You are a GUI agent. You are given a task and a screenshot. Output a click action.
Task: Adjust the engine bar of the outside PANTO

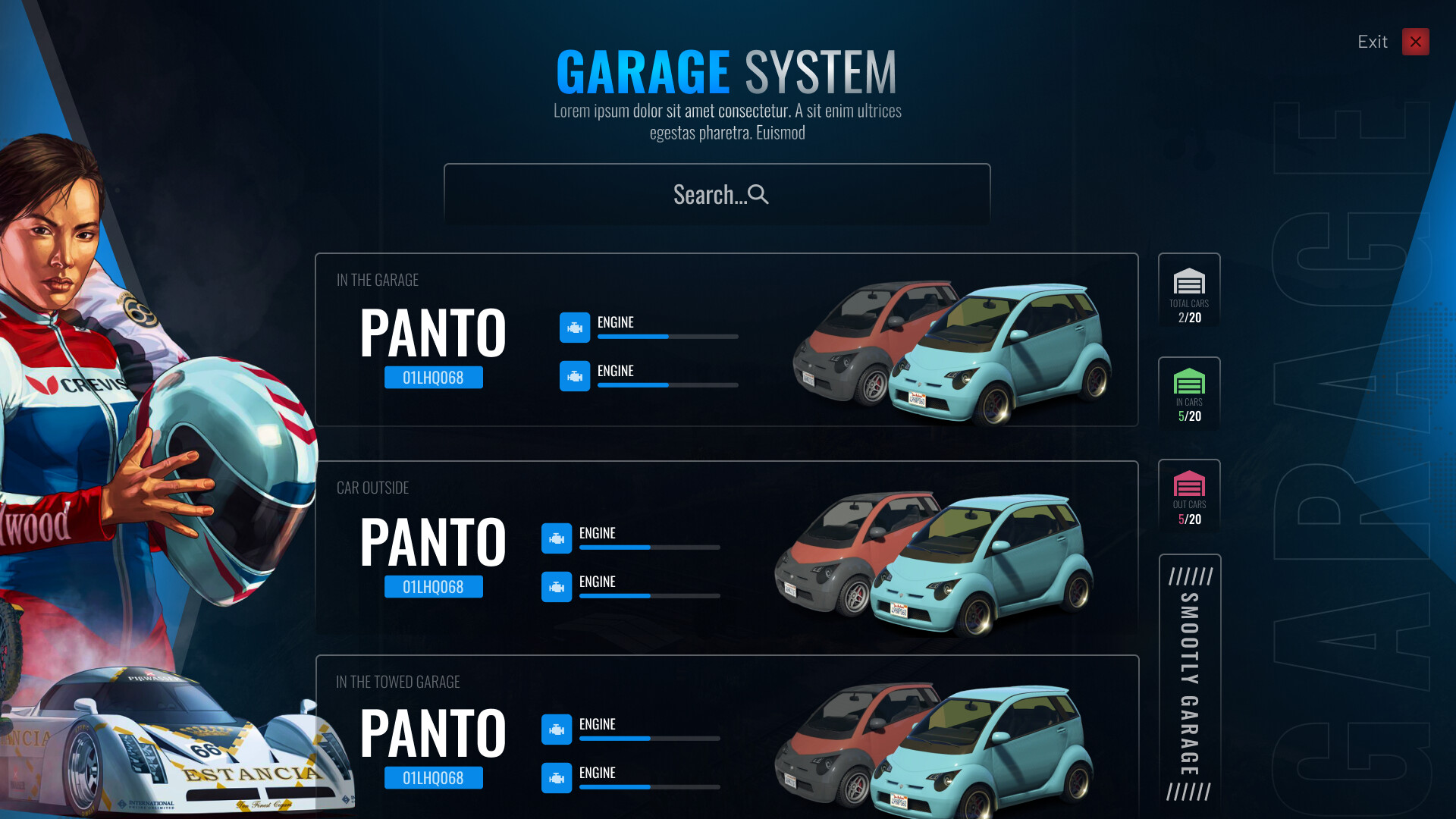(x=648, y=548)
